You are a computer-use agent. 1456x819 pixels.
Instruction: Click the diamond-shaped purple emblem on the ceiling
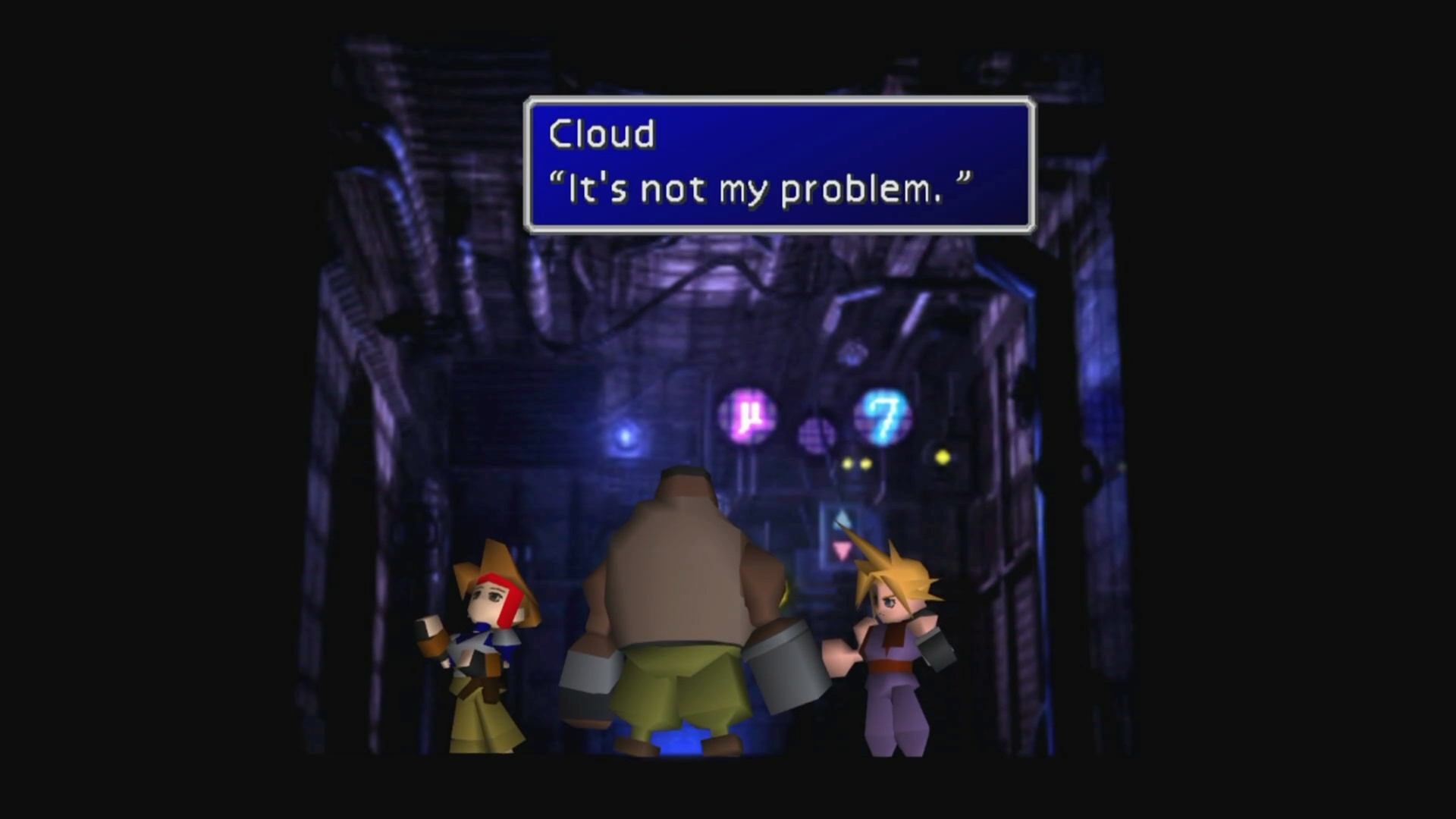(851, 353)
